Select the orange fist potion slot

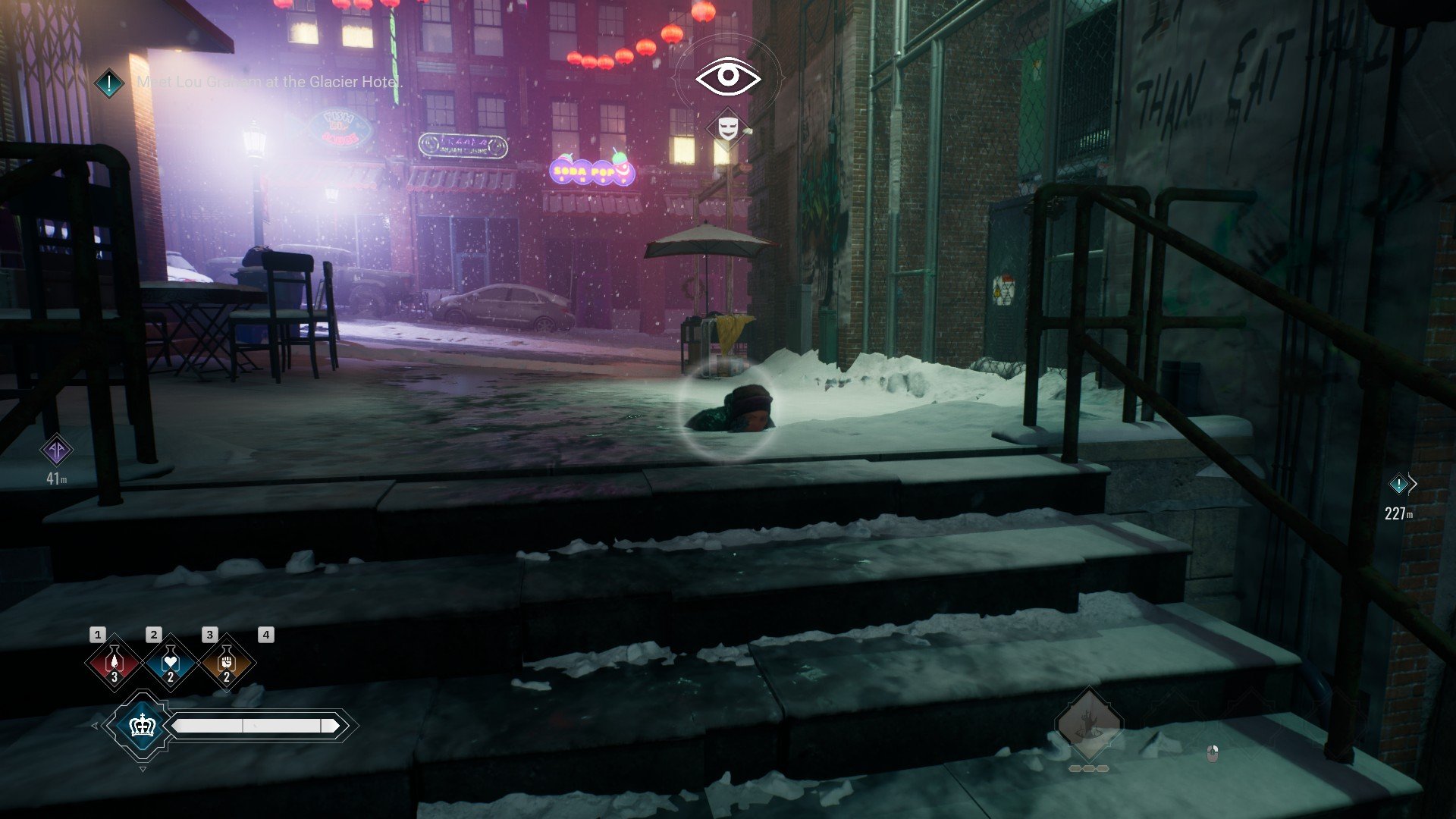coord(226,663)
